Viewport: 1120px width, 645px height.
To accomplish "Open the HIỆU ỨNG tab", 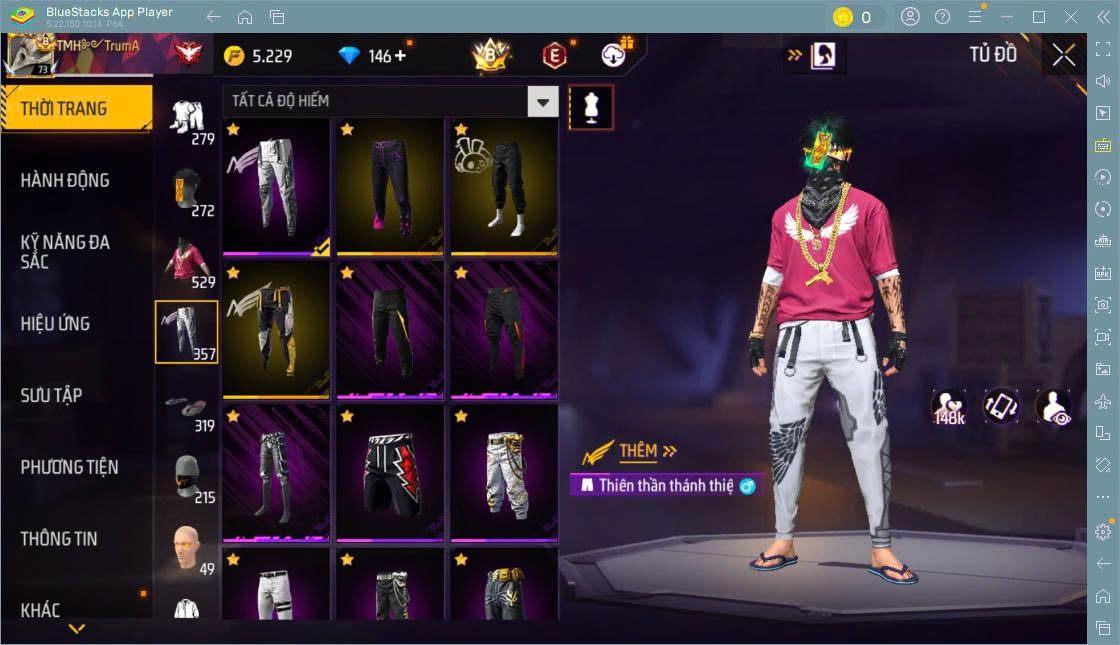I will tap(56, 323).
